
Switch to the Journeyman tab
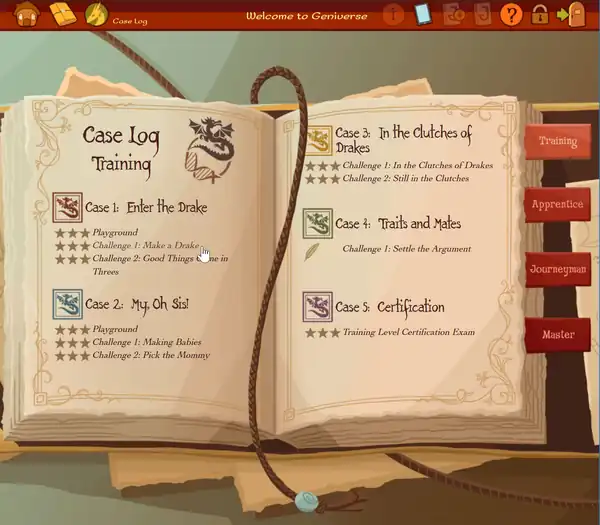point(557,269)
